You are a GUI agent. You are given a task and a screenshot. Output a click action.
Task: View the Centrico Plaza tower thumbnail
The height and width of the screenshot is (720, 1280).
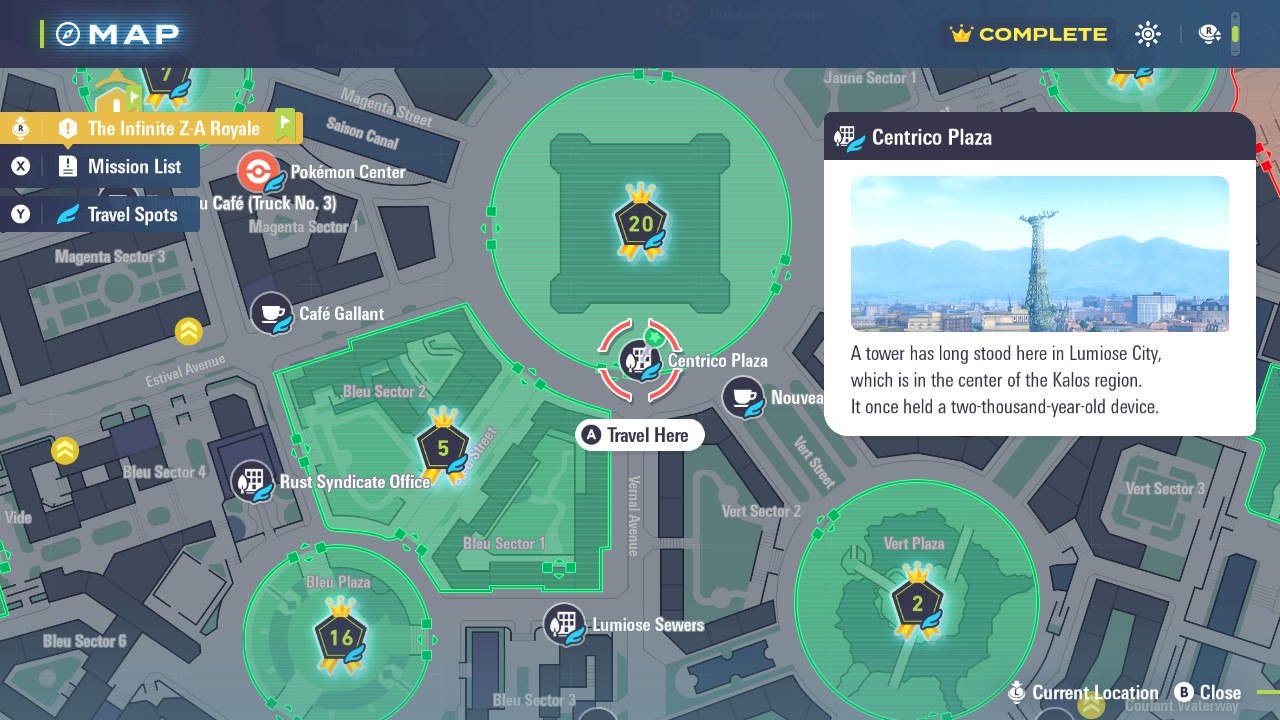[1039, 254]
